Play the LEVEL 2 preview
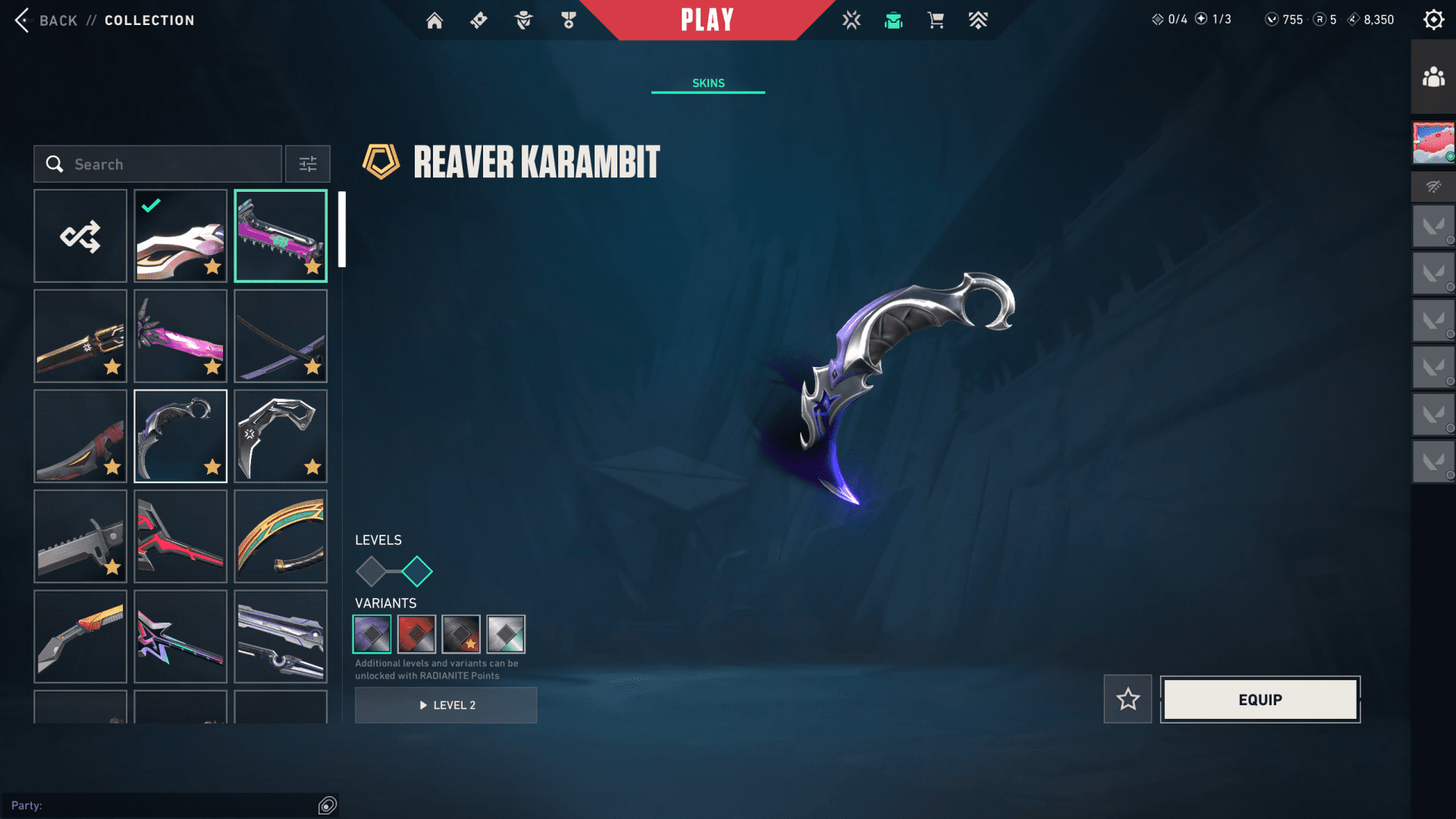The width and height of the screenshot is (1456, 819). click(446, 705)
